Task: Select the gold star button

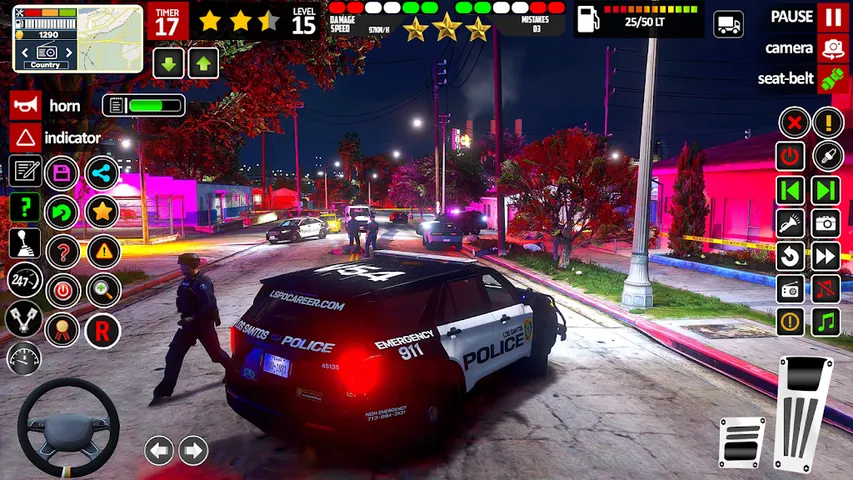Action: tap(101, 211)
